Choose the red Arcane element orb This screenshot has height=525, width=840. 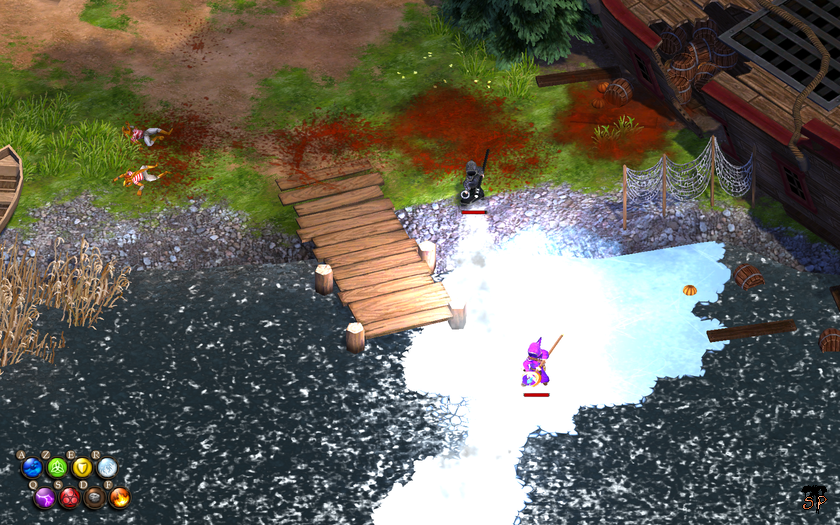pos(70,496)
